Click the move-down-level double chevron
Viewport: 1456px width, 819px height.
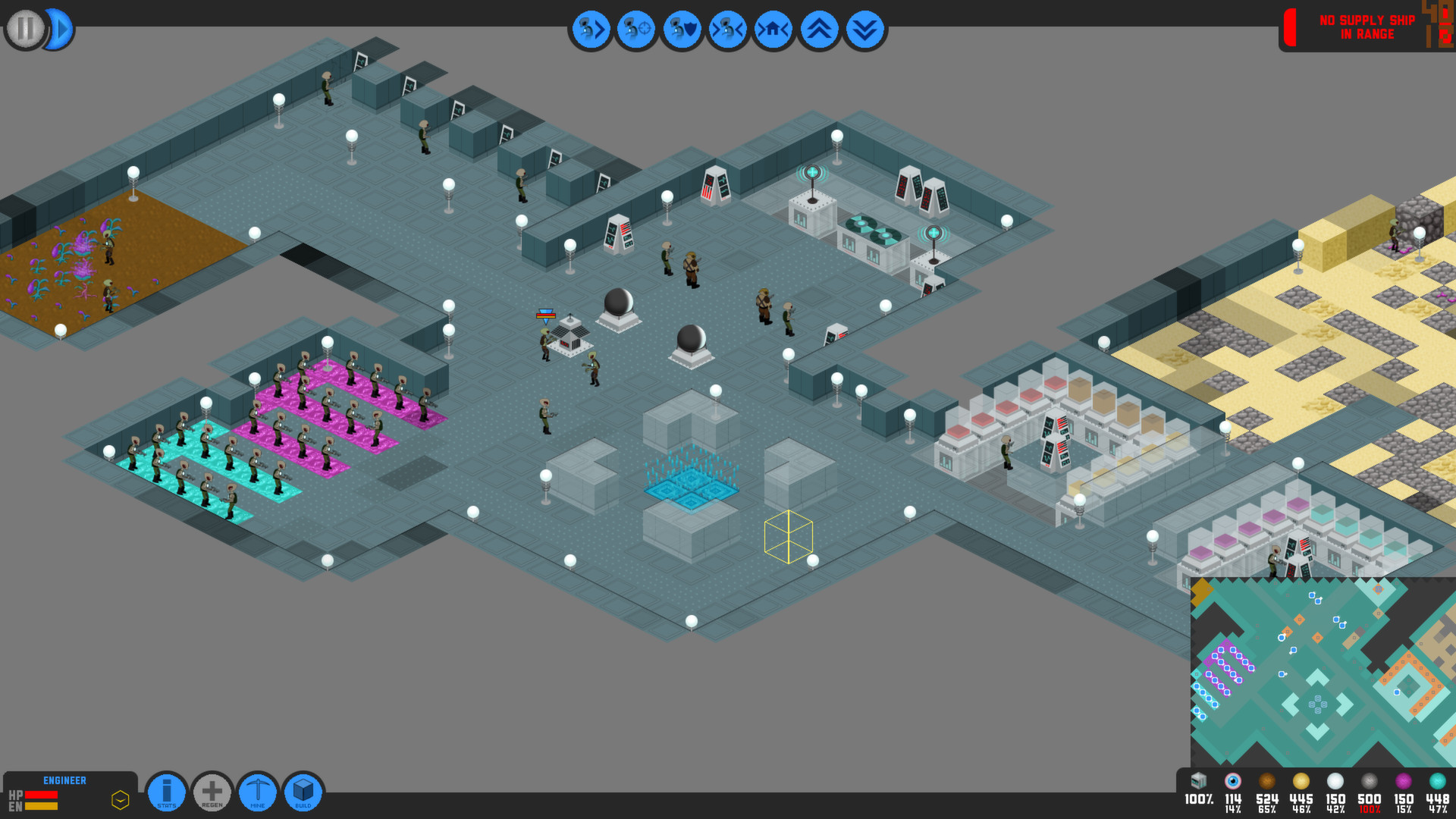coord(864,30)
